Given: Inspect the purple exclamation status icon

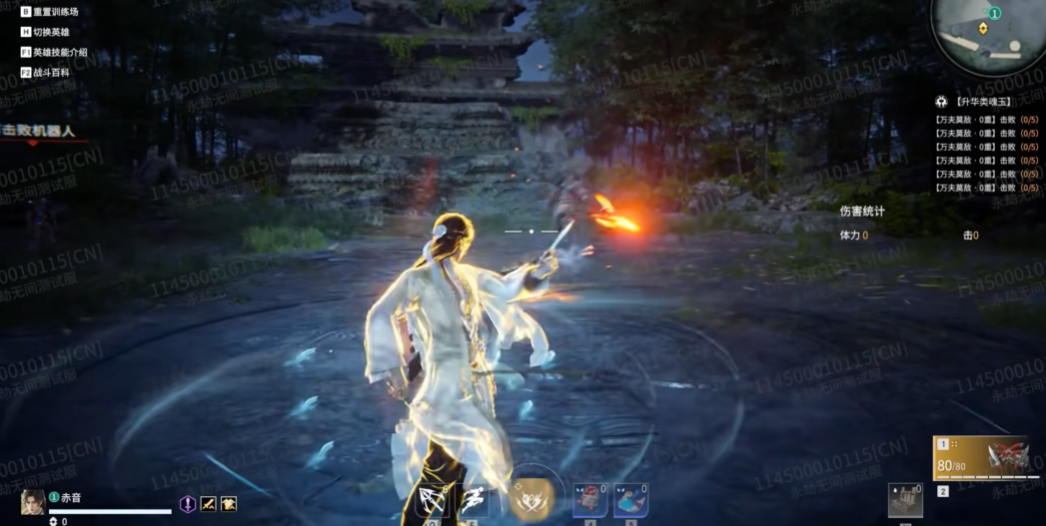Looking at the screenshot, I should pyautogui.click(x=187, y=504).
